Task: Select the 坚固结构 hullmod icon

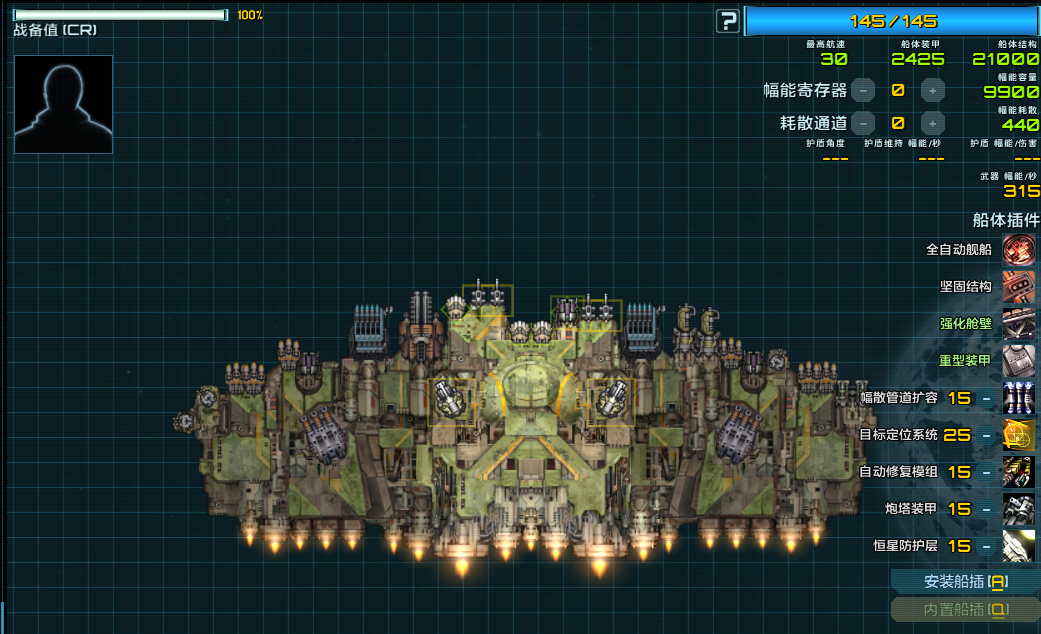Action: (x=1019, y=287)
